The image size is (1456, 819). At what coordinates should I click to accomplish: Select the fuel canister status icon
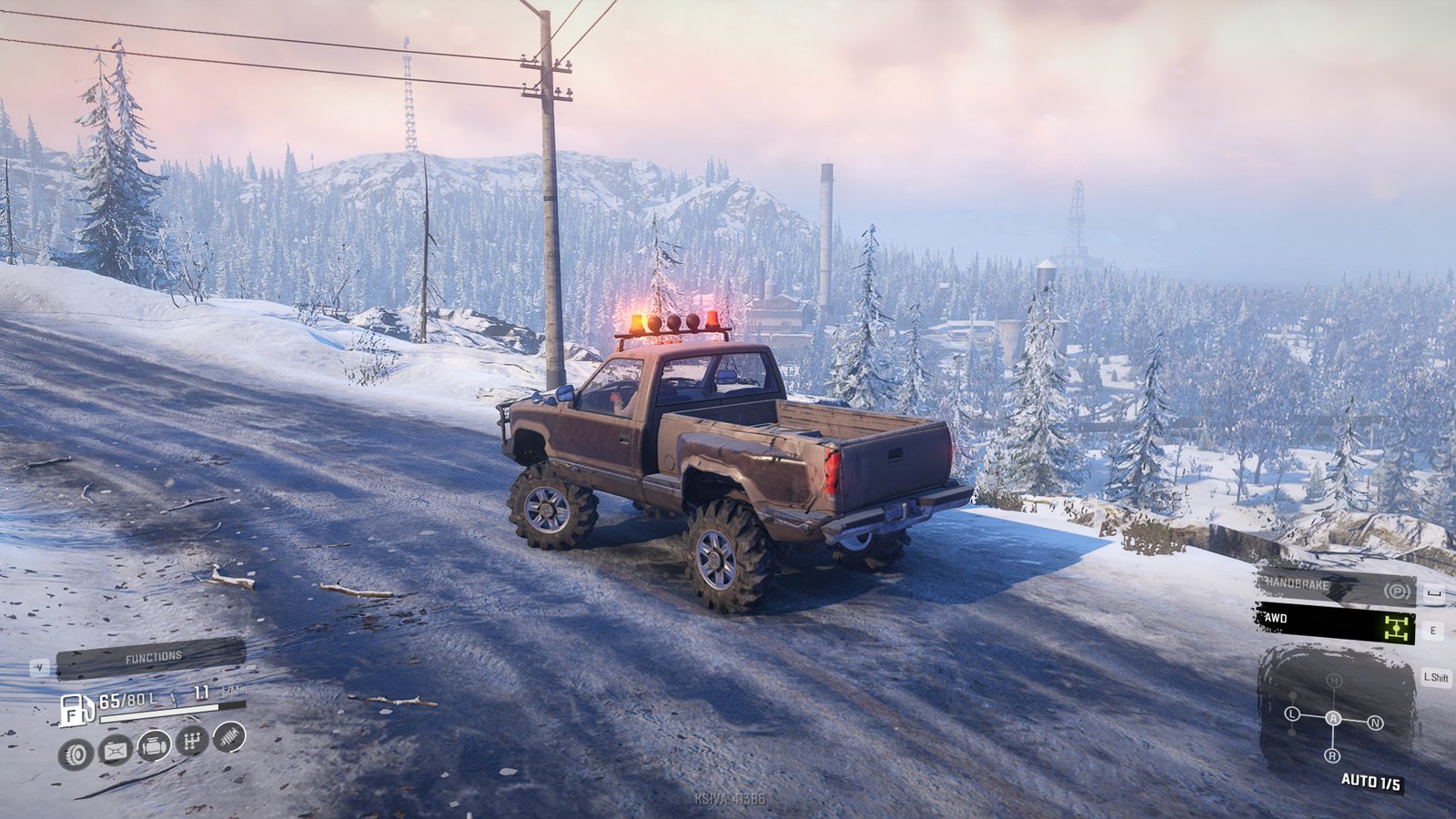tap(116, 751)
